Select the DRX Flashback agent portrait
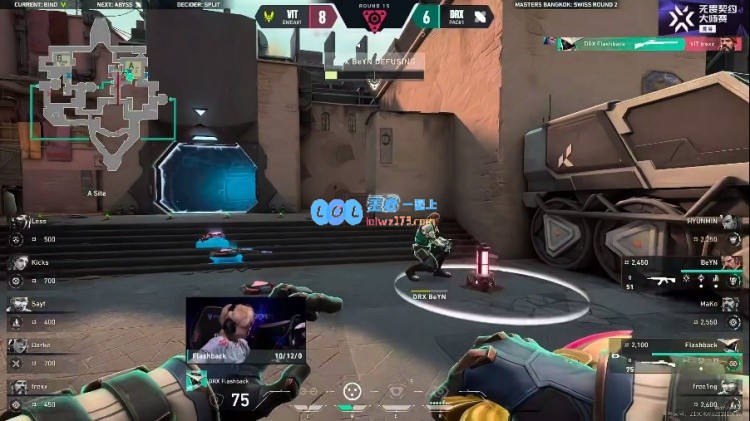Screen dimensions: 750x421 coord(196,381)
